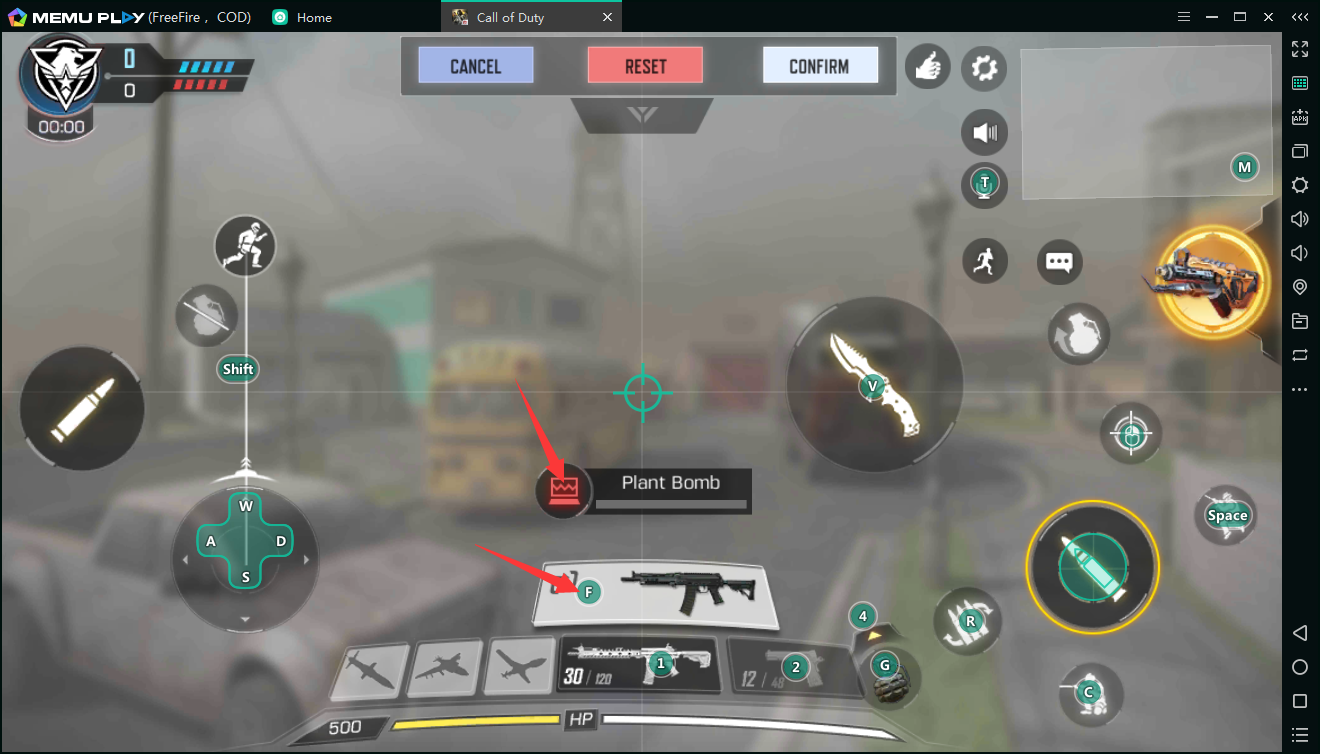Open the chat message bubble
The width and height of the screenshot is (1320, 754).
click(1059, 262)
